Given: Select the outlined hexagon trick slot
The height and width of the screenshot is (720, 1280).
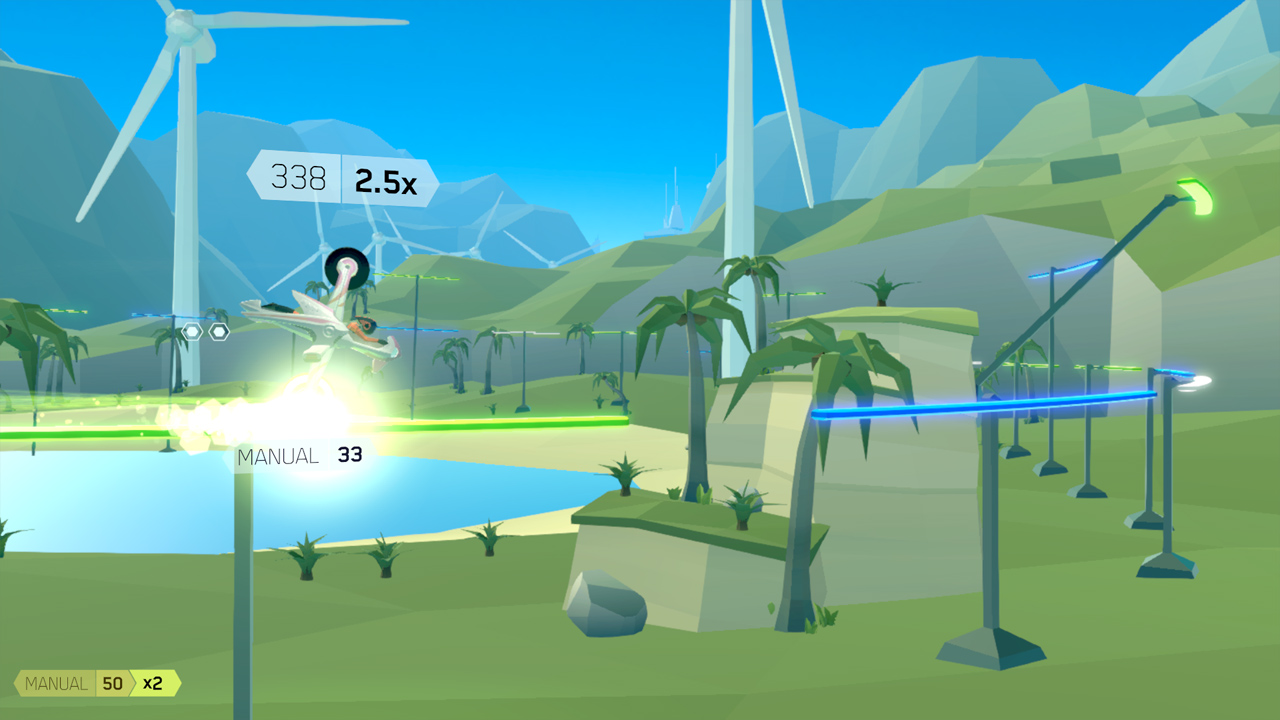Looking at the screenshot, I should point(219,330).
